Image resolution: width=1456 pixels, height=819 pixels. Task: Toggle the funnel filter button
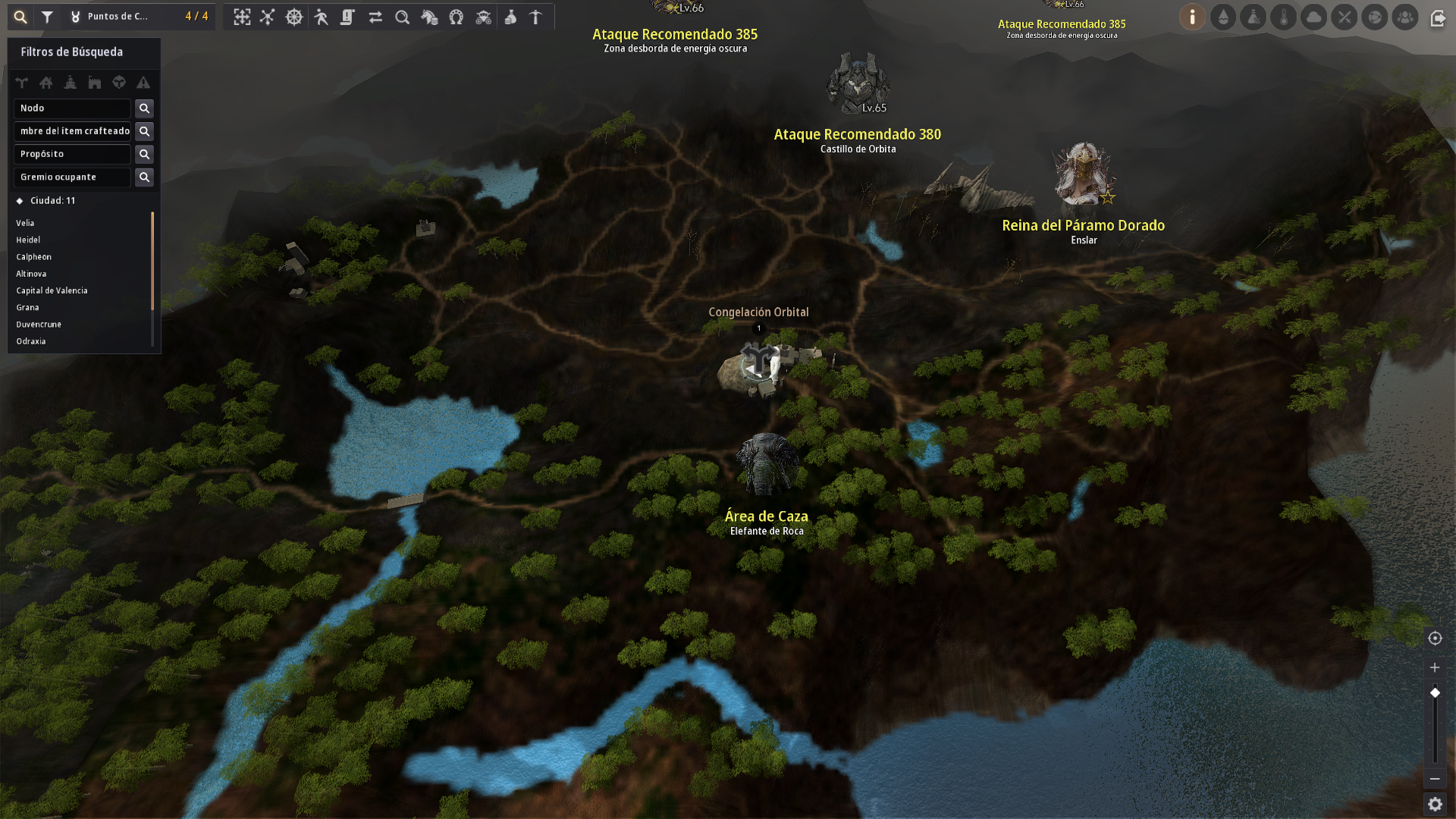[47, 17]
